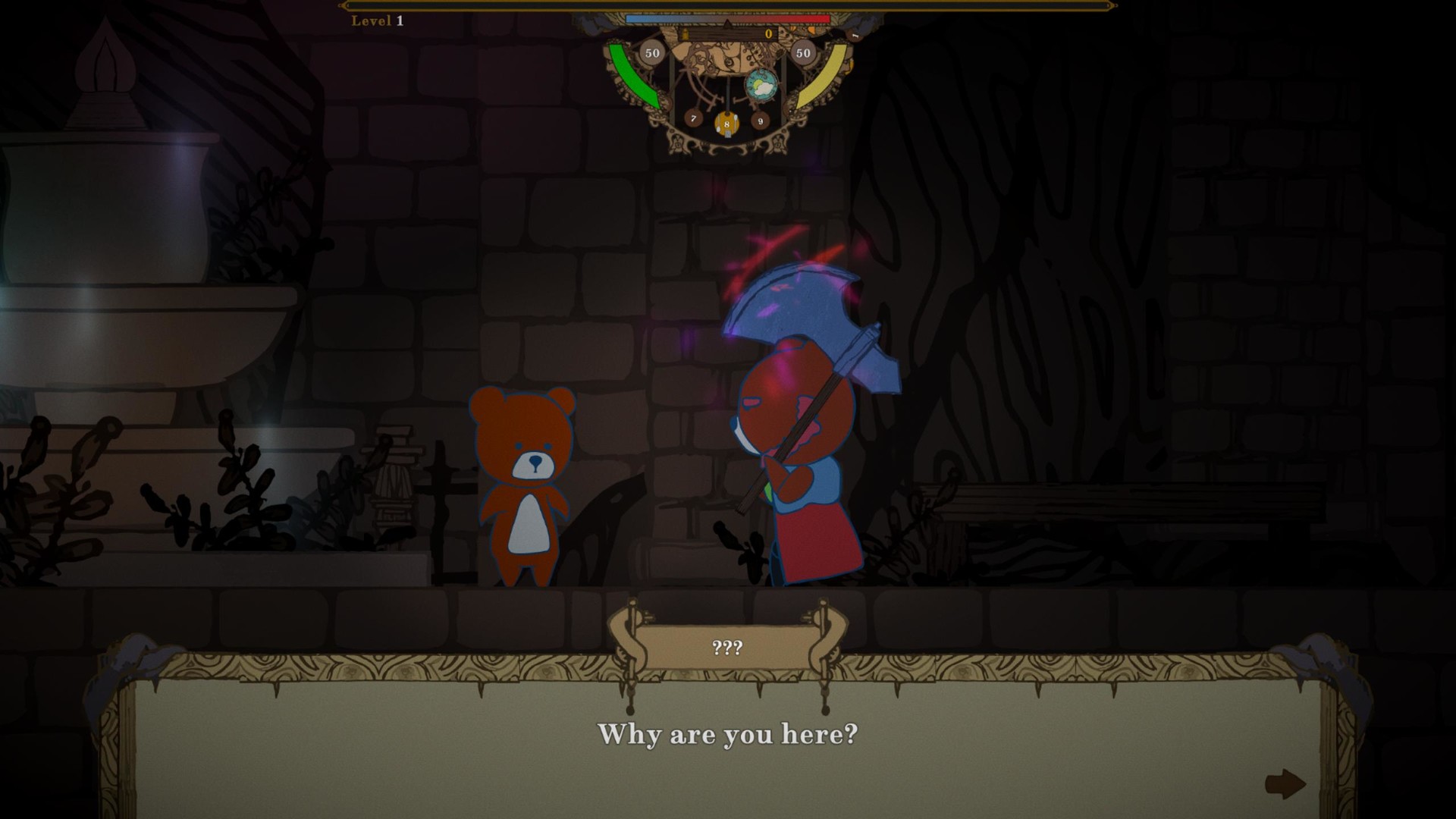This screenshot has height=819, width=1456.
Task: Select the pendulum orb numbered 7
Action: (x=693, y=120)
